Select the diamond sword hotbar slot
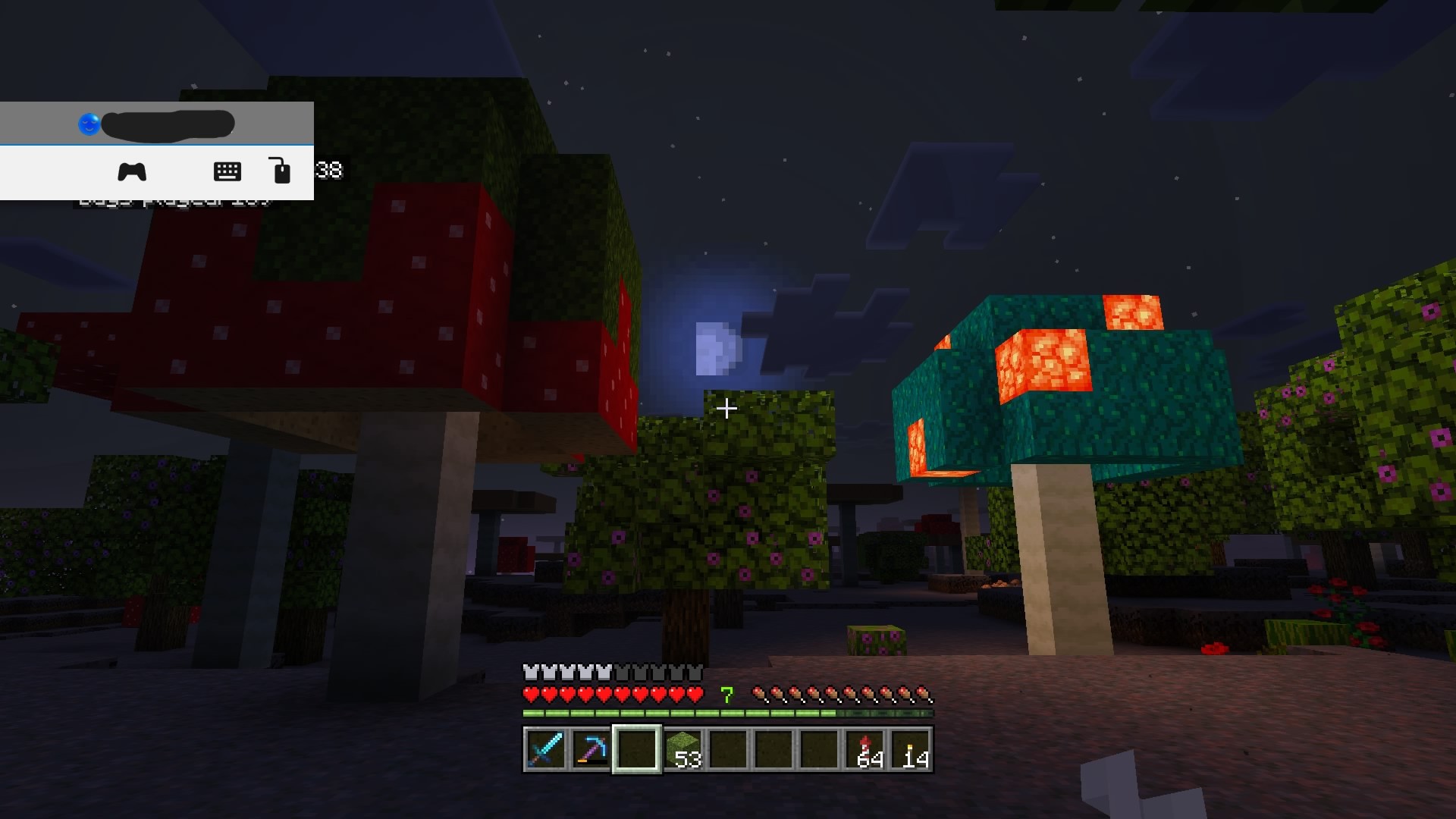Image resolution: width=1456 pixels, height=819 pixels. coord(545,749)
